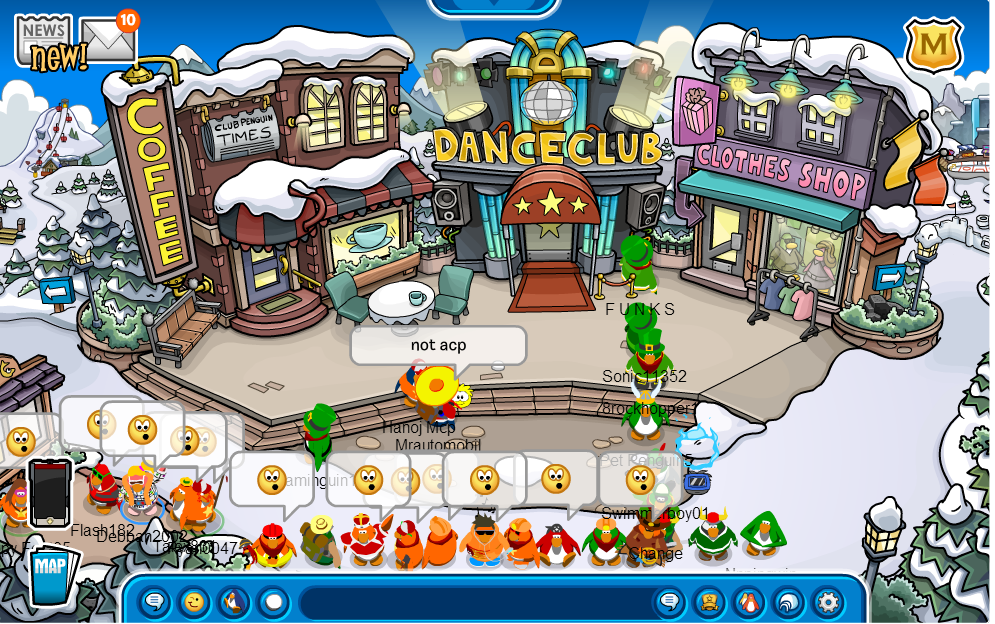Open the buddy list
This screenshot has height=624, width=995.
click(749, 602)
